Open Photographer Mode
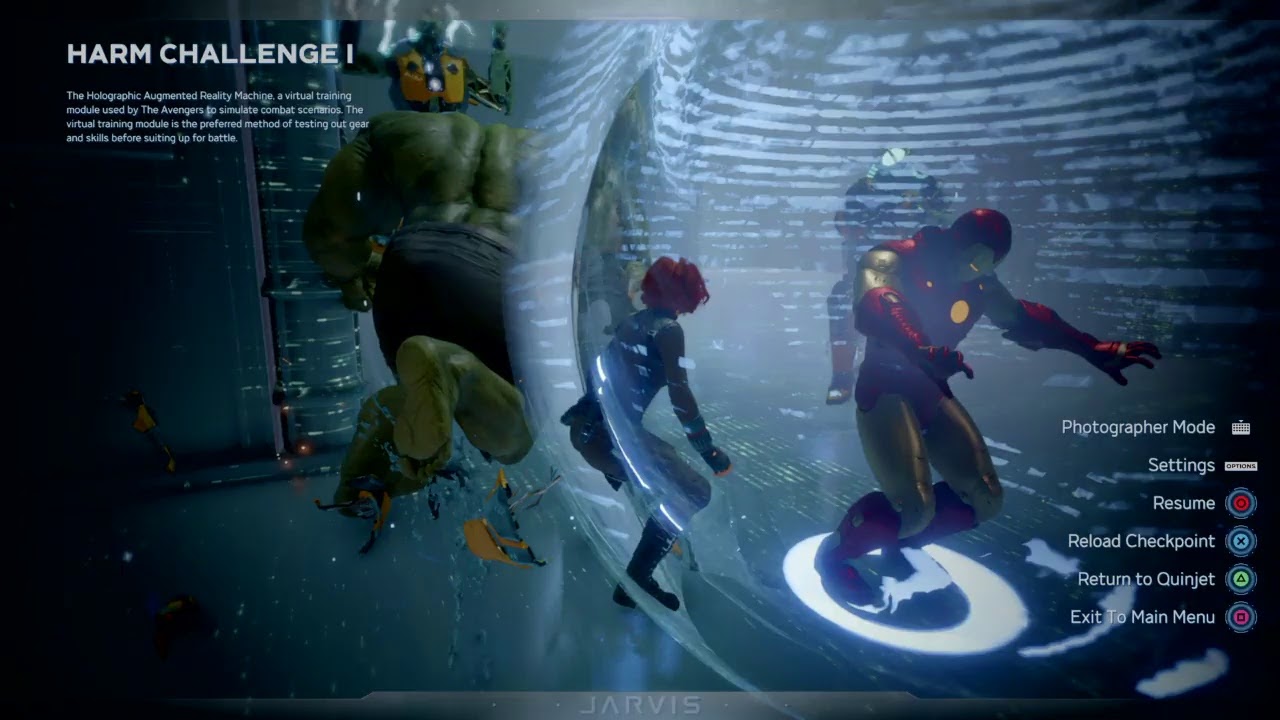This screenshot has width=1280, height=720. (x=1138, y=427)
